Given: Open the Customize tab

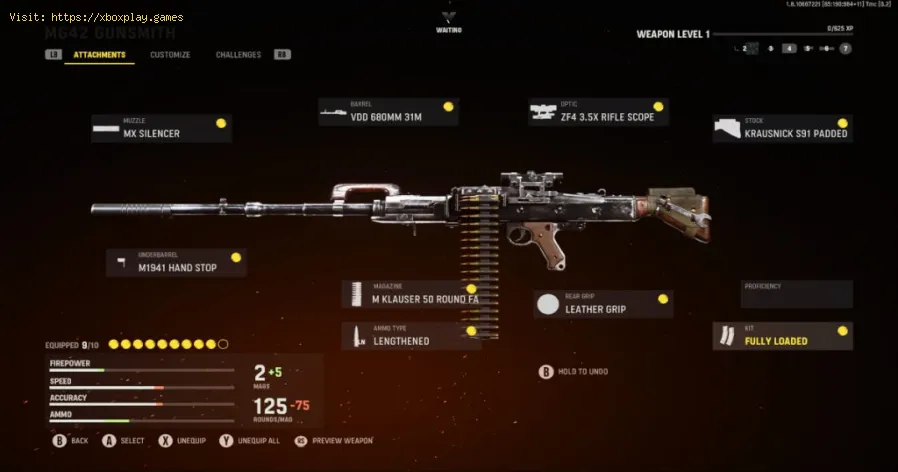Looking at the screenshot, I should (x=170, y=55).
